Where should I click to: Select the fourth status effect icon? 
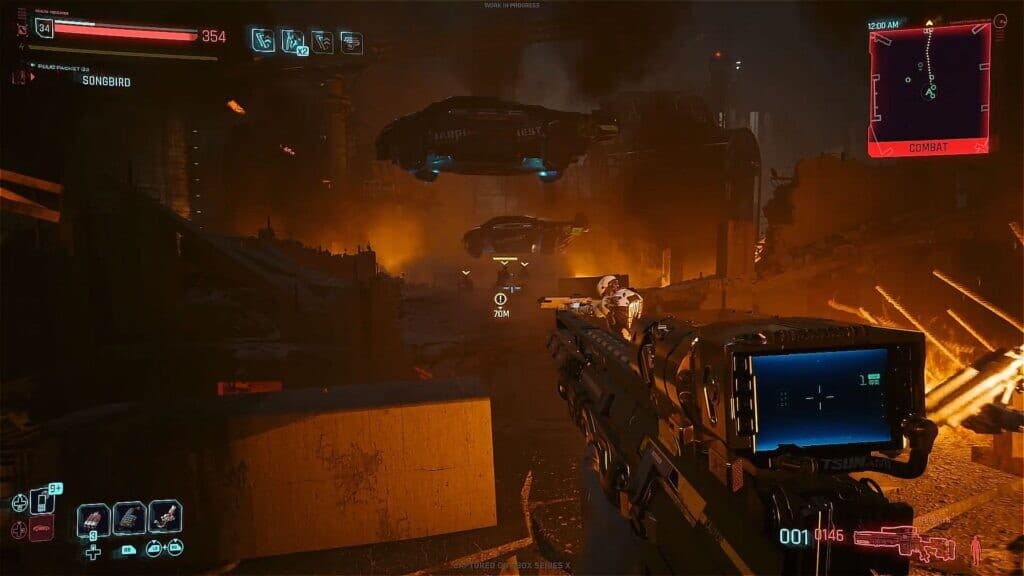(x=351, y=41)
